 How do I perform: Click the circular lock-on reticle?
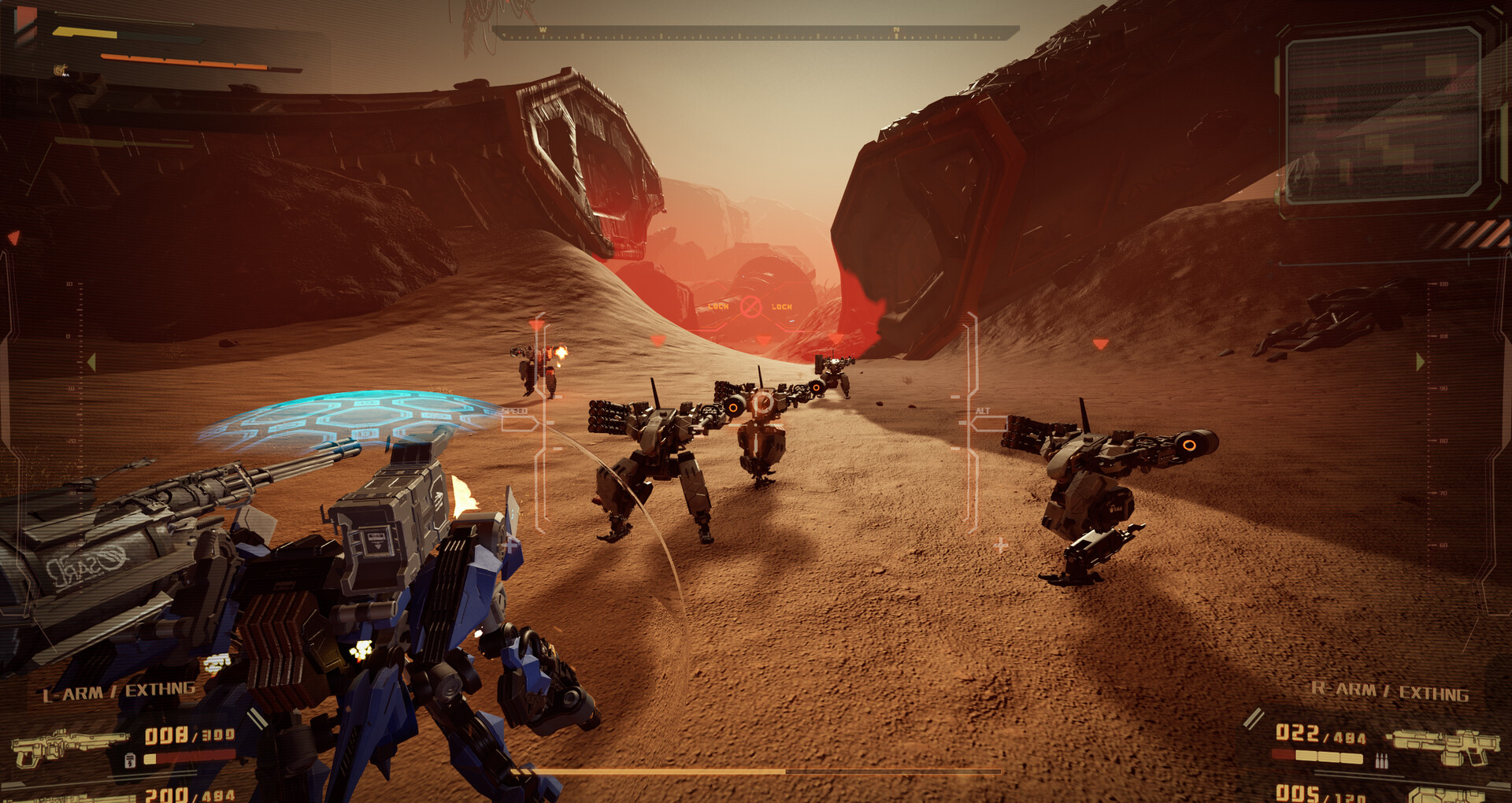click(750, 306)
